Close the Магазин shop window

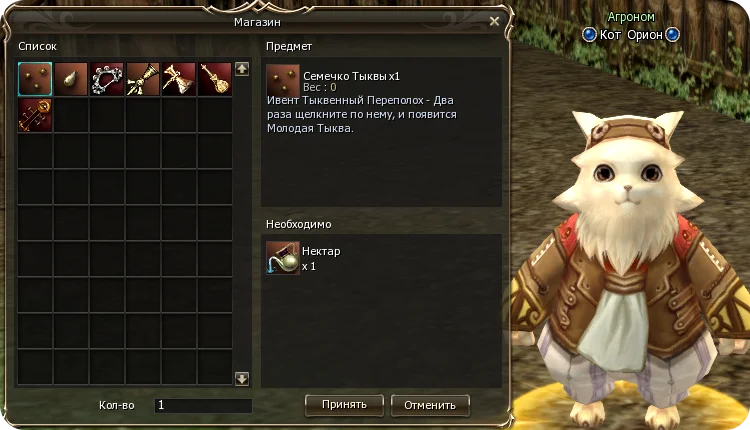494,20
